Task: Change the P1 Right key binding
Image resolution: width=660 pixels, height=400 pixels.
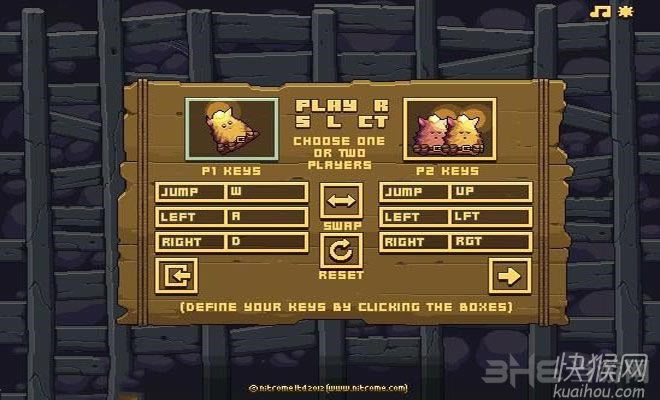Action: tap(266, 242)
